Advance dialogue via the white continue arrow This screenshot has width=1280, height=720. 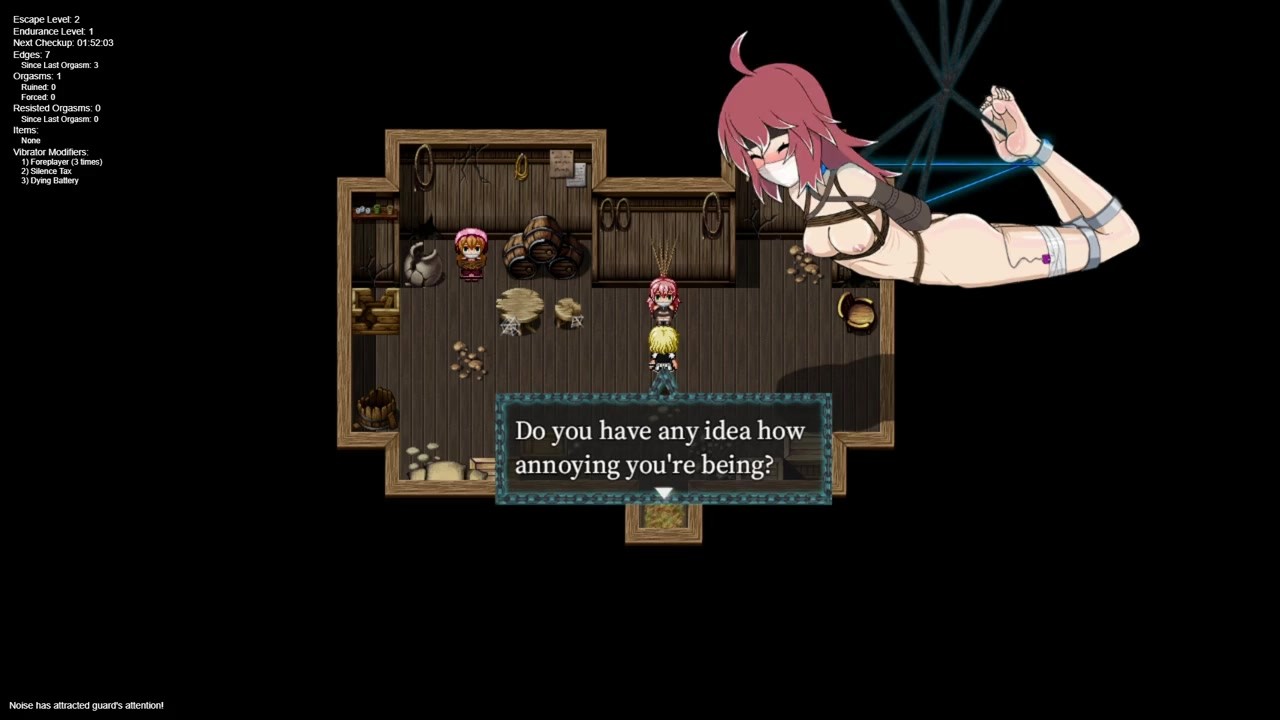[663, 493]
